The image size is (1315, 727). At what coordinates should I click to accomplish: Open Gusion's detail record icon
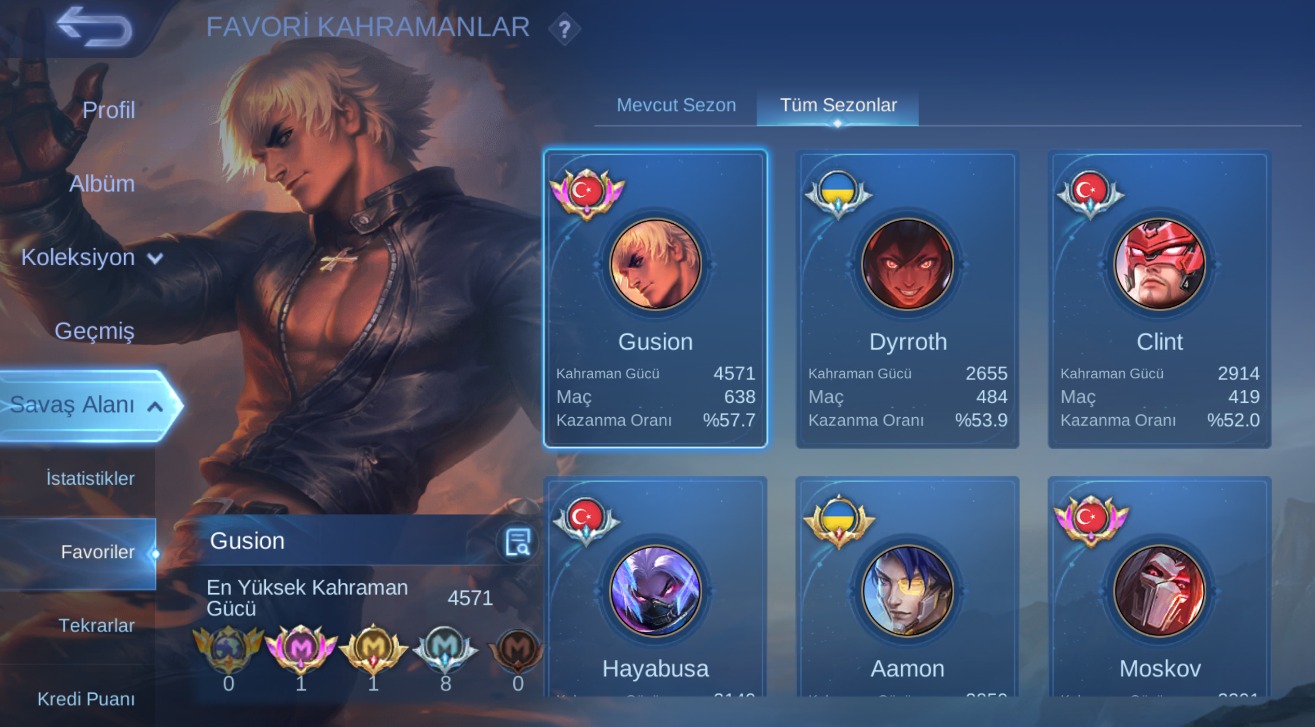pyautogui.click(x=517, y=542)
